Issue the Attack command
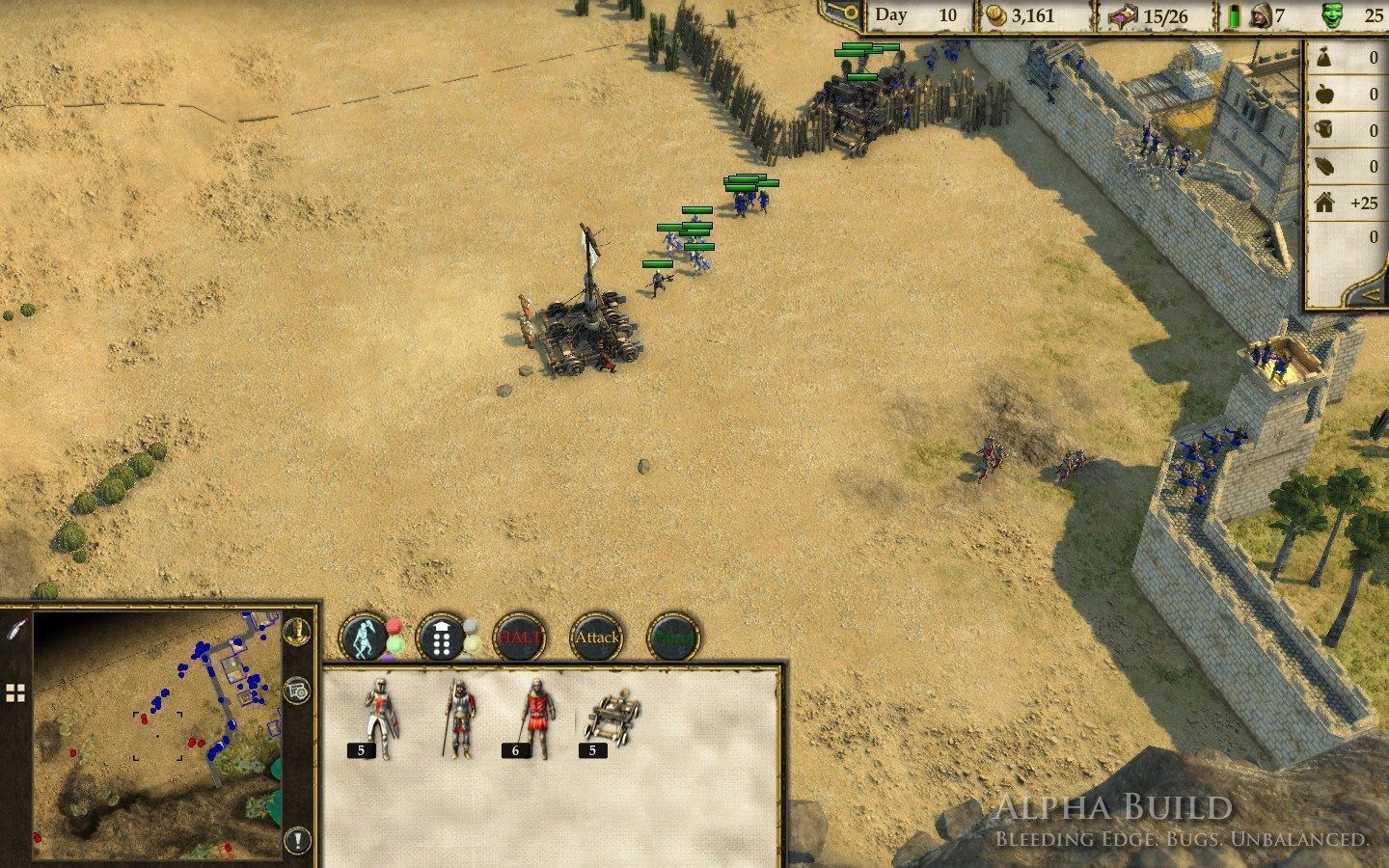Screen dimensions: 1389x868 click(596, 637)
